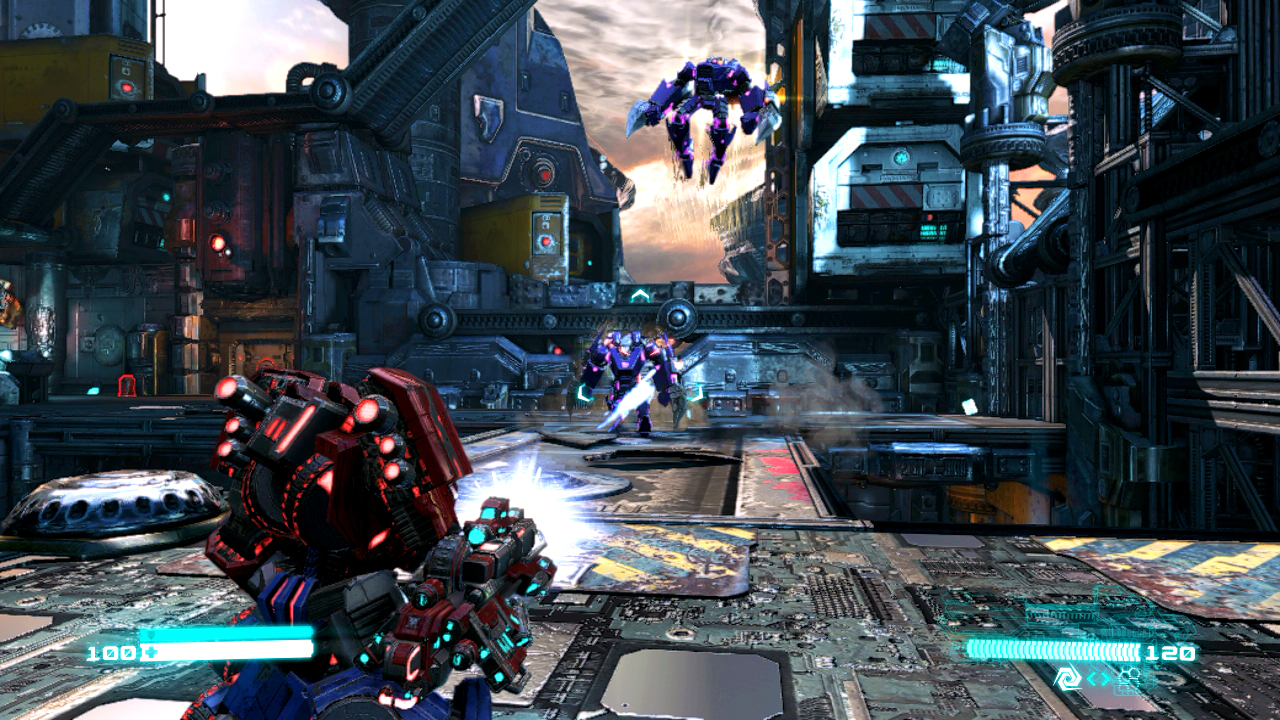Image resolution: width=1280 pixels, height=720 pixels.
Task: Click the health cross icon beside the 100 value
Action: [152, 652]
